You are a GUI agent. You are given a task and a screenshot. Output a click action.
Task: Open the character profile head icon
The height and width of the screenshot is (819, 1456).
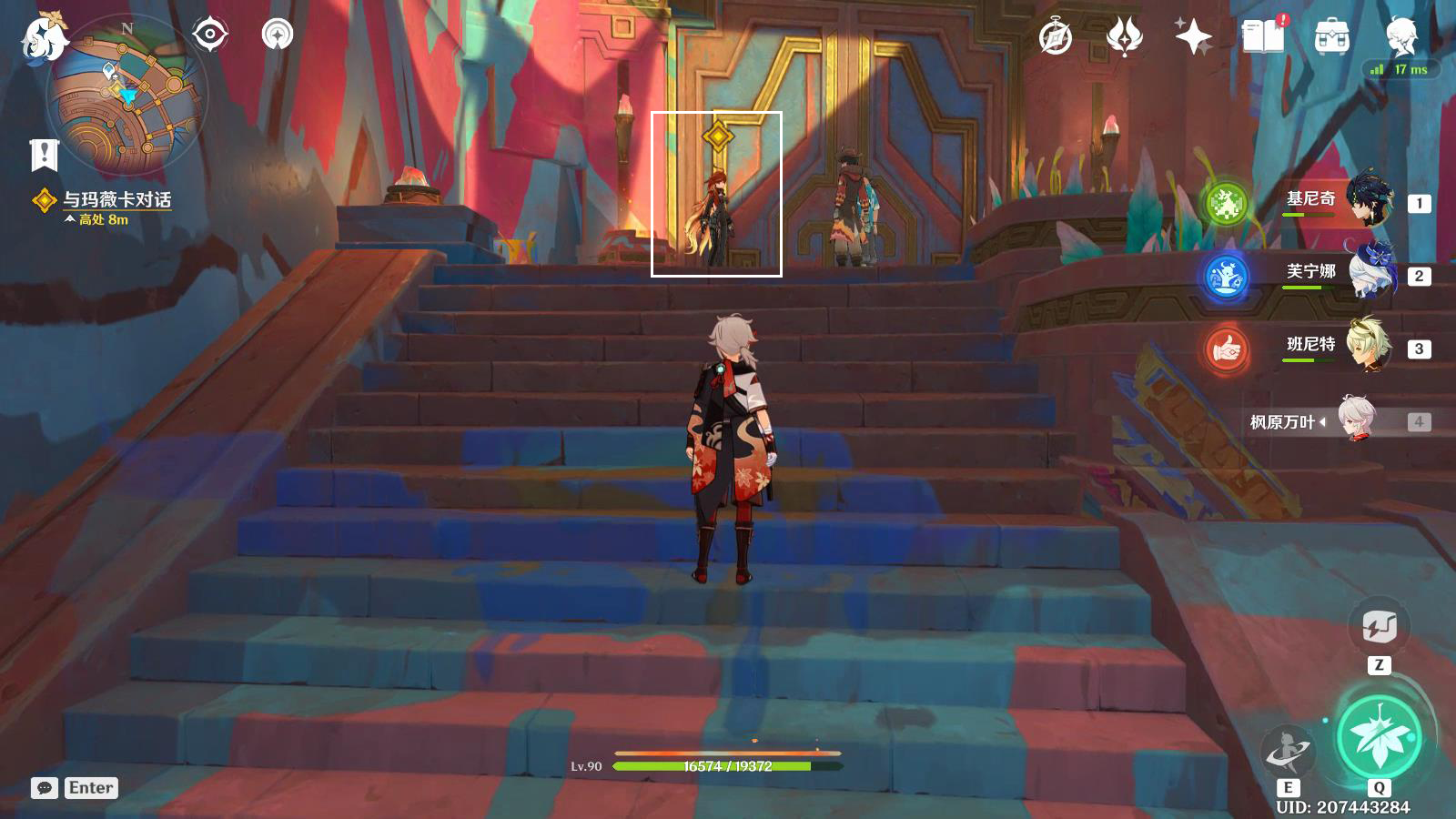1401,36
